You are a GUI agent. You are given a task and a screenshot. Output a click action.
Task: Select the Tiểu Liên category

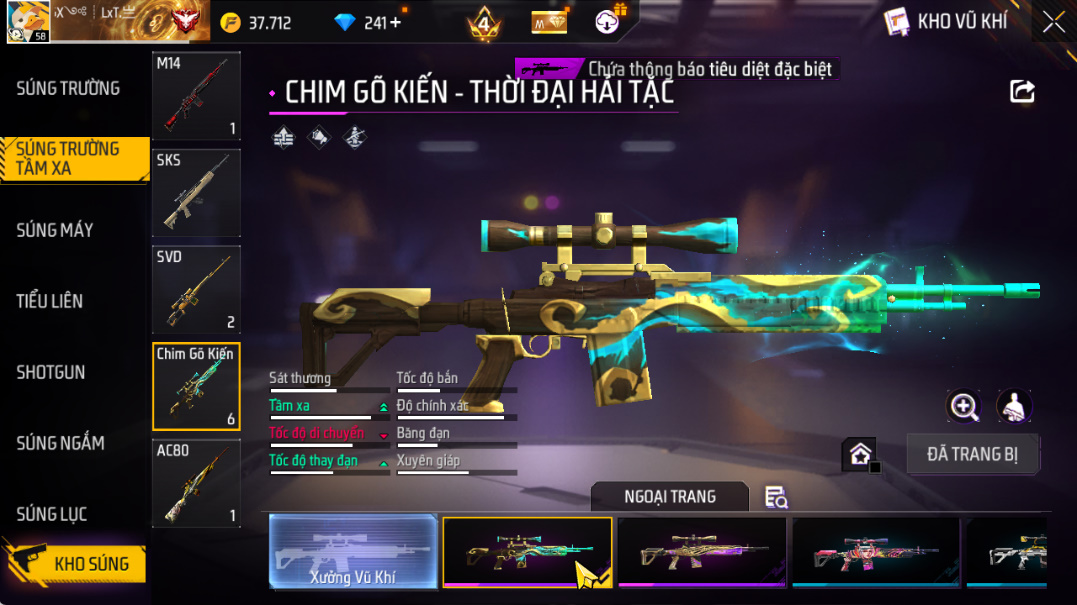click(50, 301)
